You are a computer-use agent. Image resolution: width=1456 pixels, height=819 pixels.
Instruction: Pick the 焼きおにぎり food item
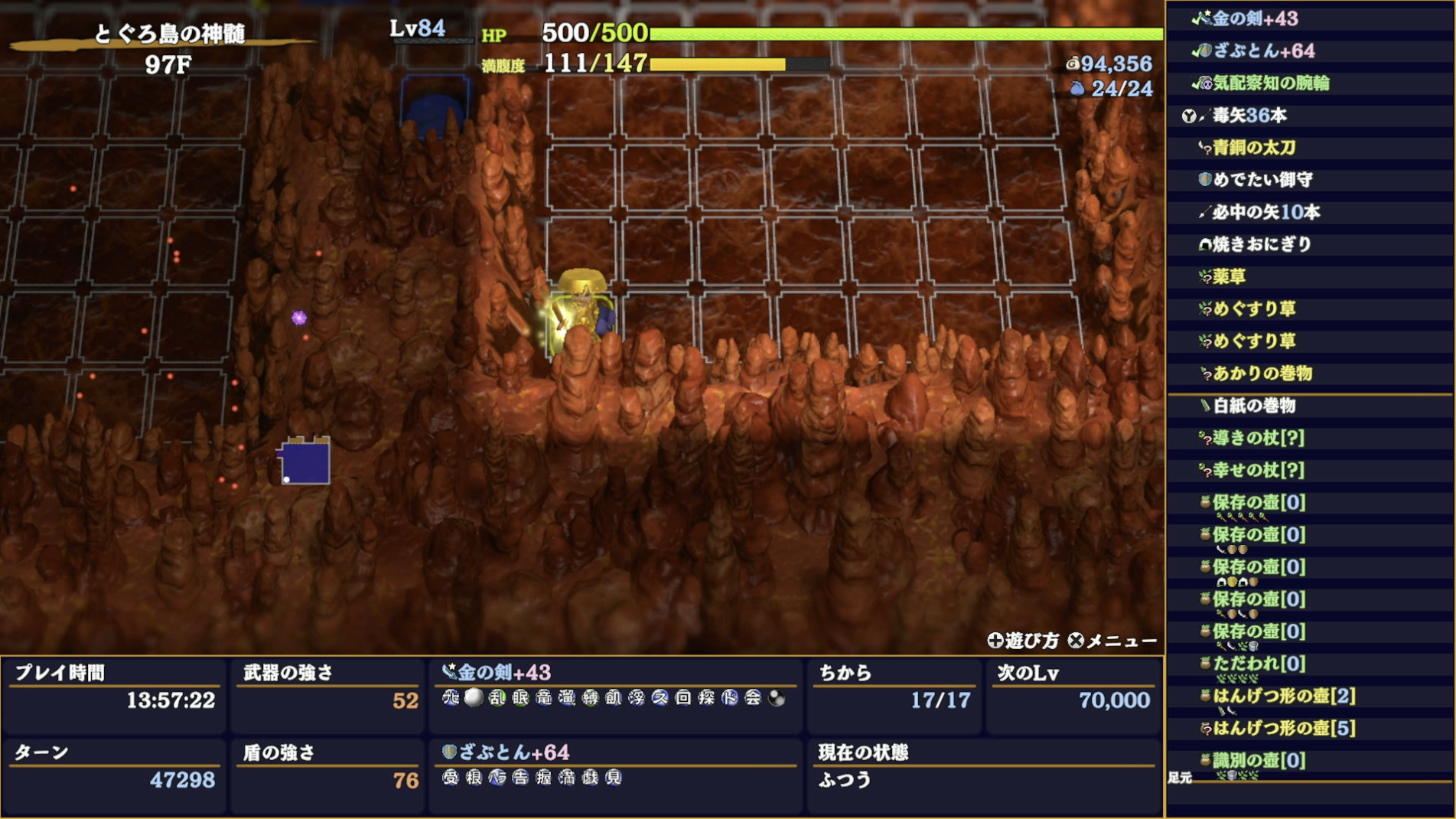[1262, 244]
